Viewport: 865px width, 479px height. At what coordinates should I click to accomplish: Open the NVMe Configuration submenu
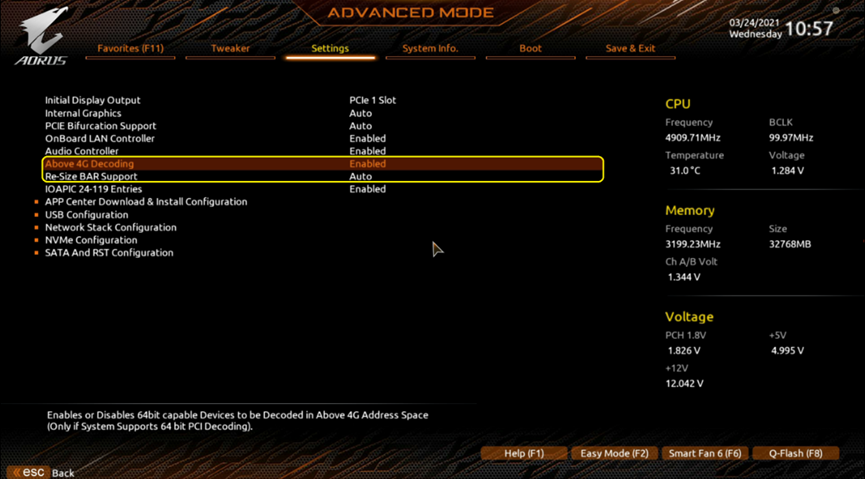pos(91,240)
